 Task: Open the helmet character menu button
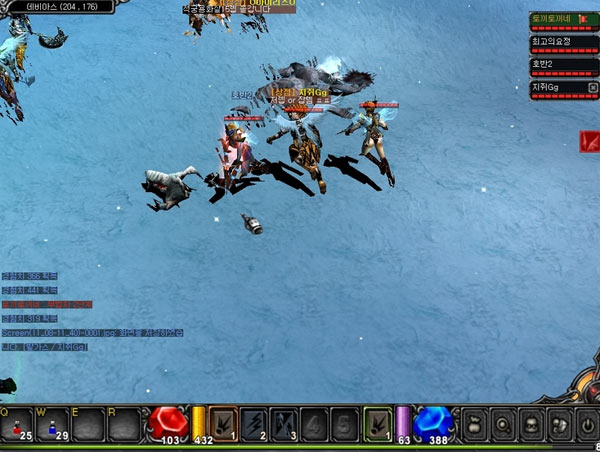(531, 424)
